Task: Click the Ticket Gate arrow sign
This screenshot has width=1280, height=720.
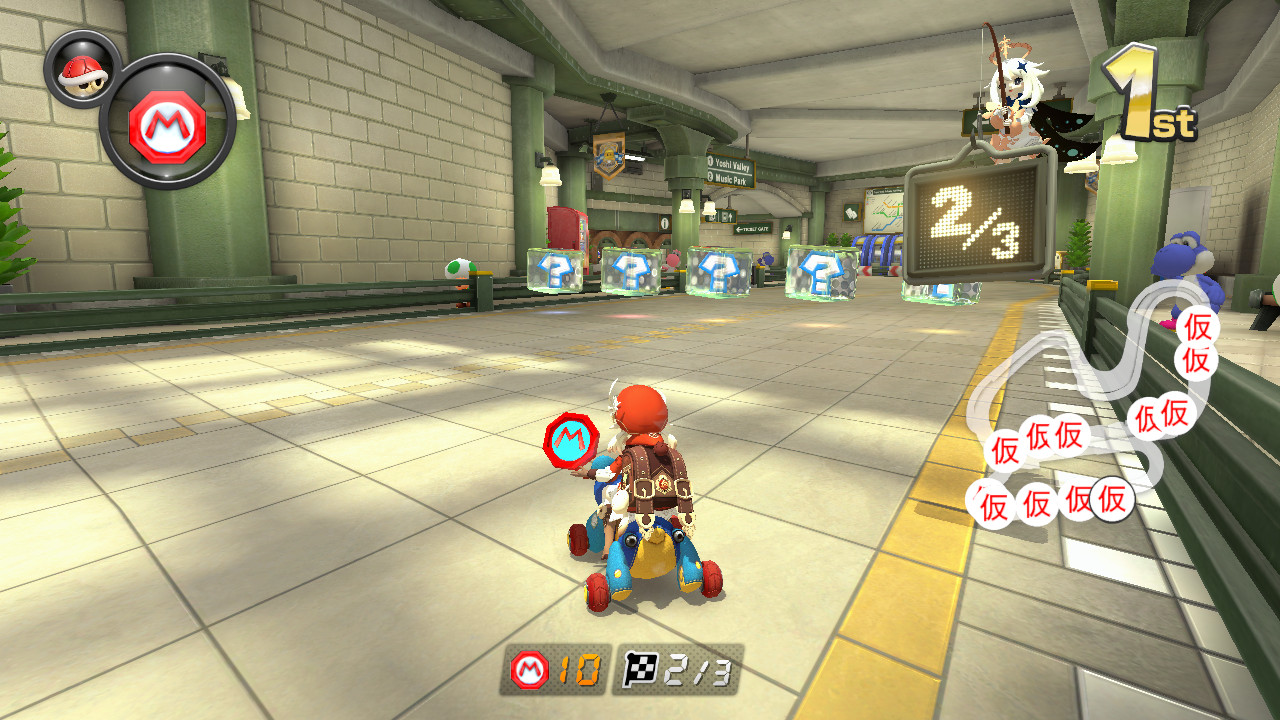Action: click(752, 229)
